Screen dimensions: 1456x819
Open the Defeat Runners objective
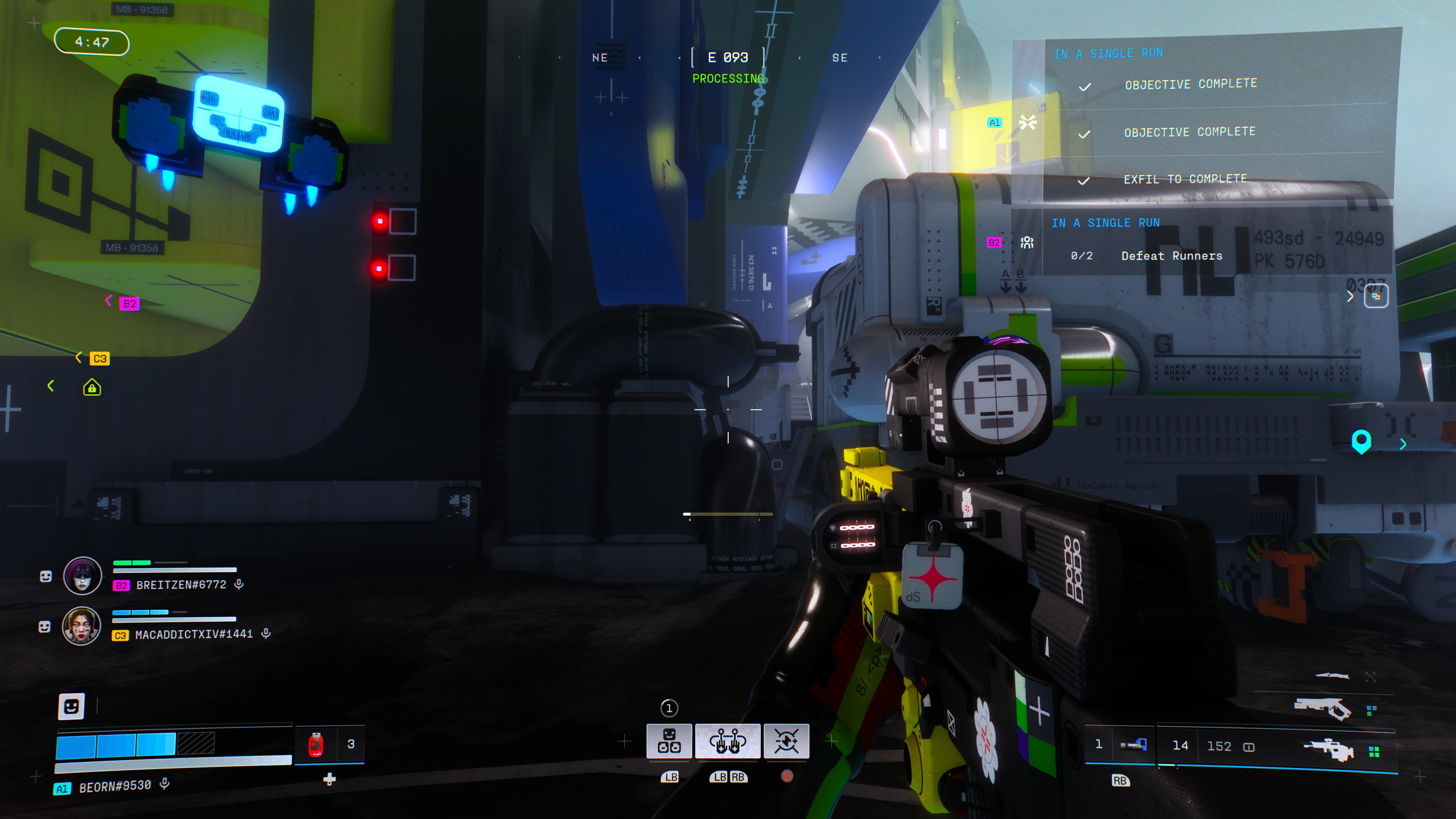pyautogui.click(x=1171, y=256)
